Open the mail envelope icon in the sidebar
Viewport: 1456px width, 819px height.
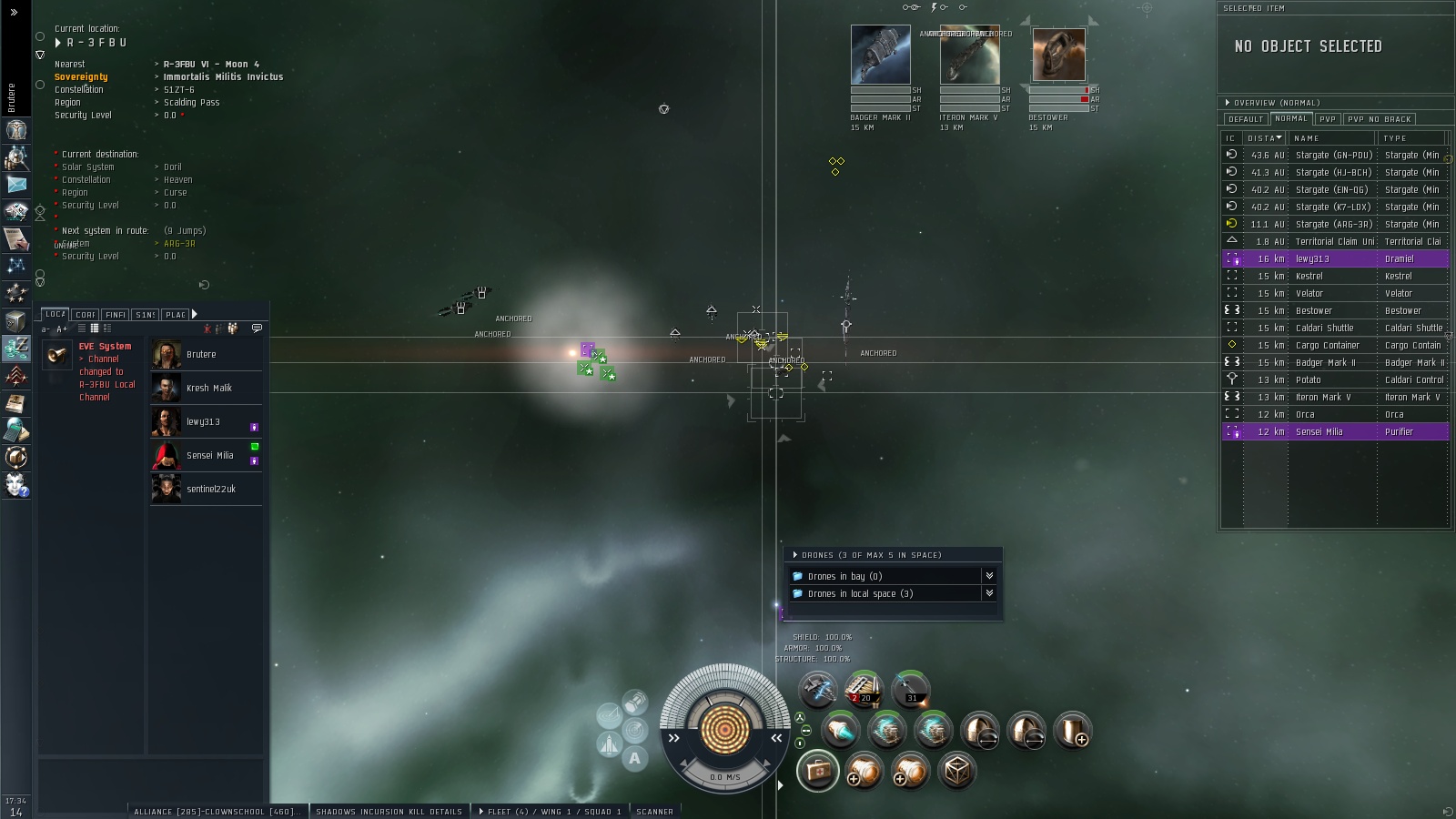[16, 183]
